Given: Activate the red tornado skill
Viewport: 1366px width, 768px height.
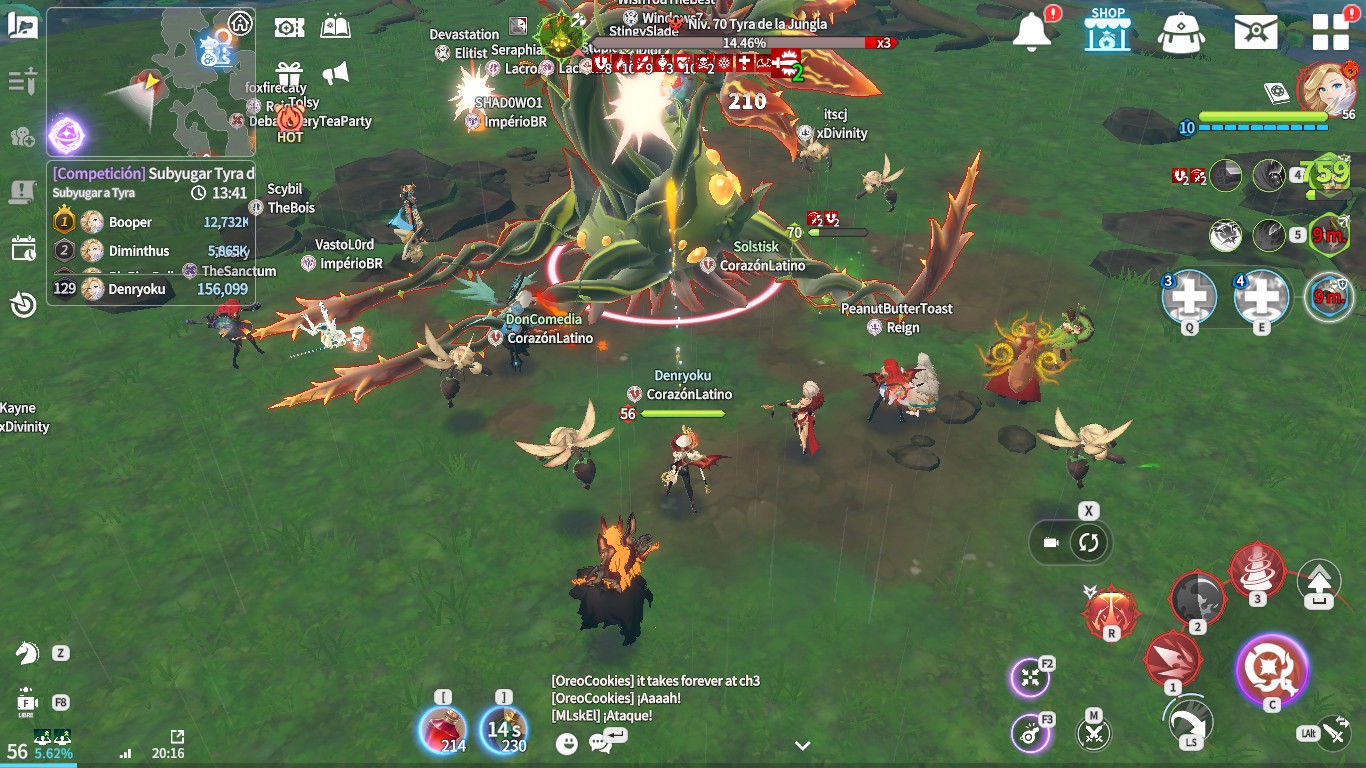Looking at the screenshot, I should 1257,570.
